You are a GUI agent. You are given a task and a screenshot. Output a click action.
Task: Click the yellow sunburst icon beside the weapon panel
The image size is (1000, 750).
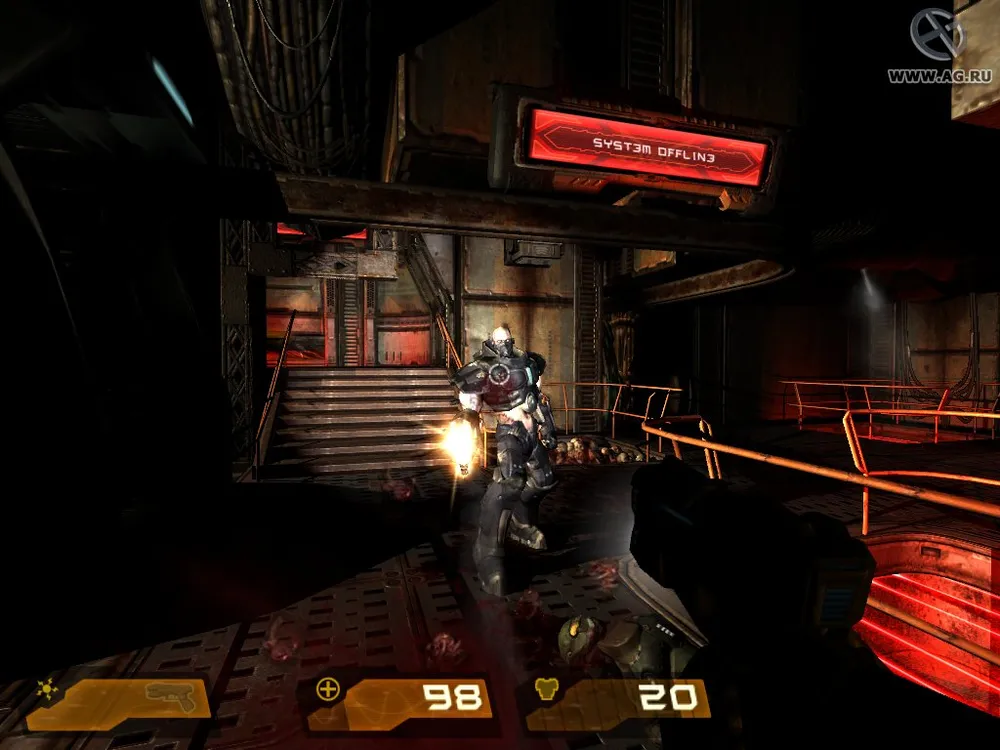(45, 689)
